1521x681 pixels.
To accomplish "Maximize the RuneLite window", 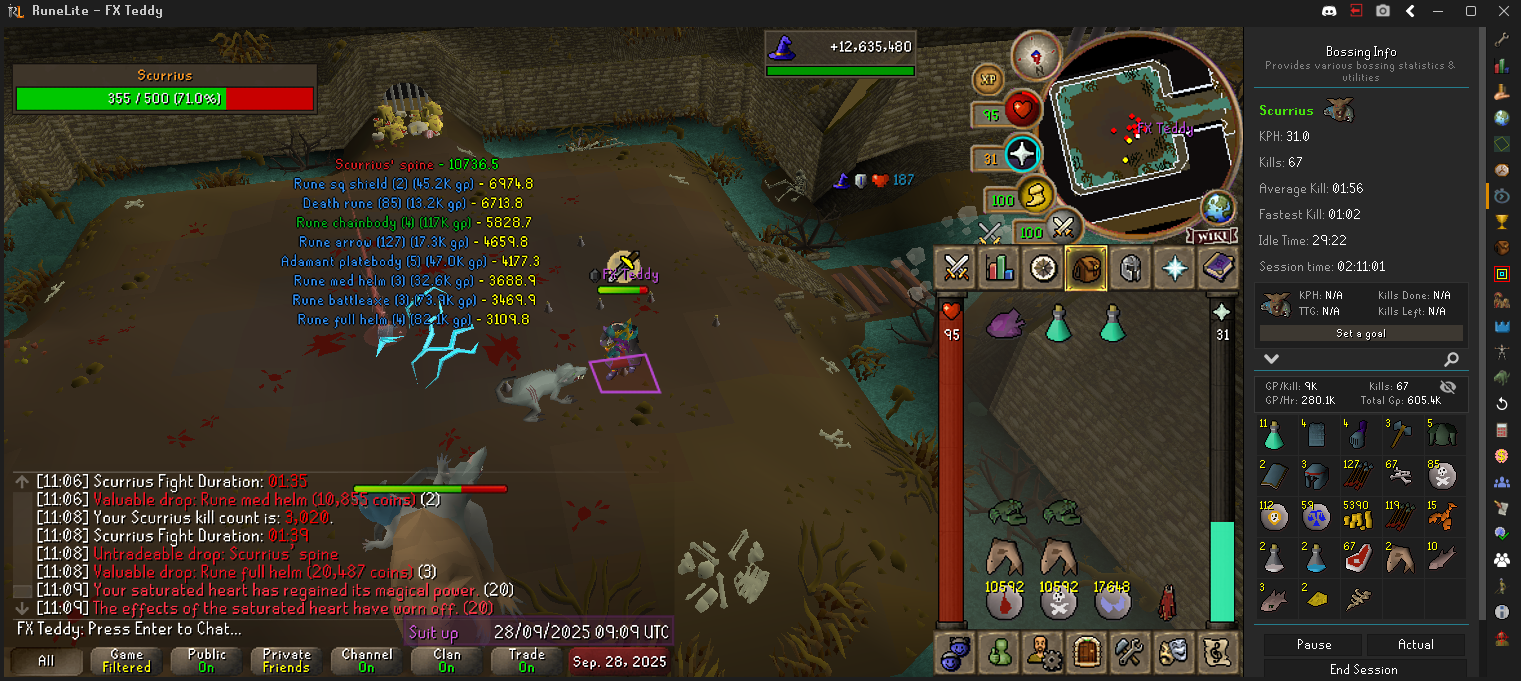I will tap(1470, 11).
